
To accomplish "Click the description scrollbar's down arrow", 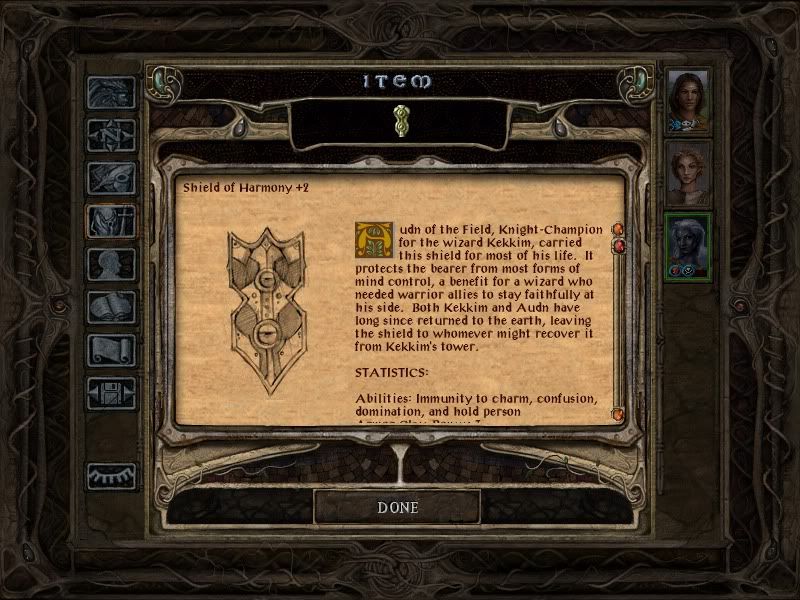I will 618,413.
